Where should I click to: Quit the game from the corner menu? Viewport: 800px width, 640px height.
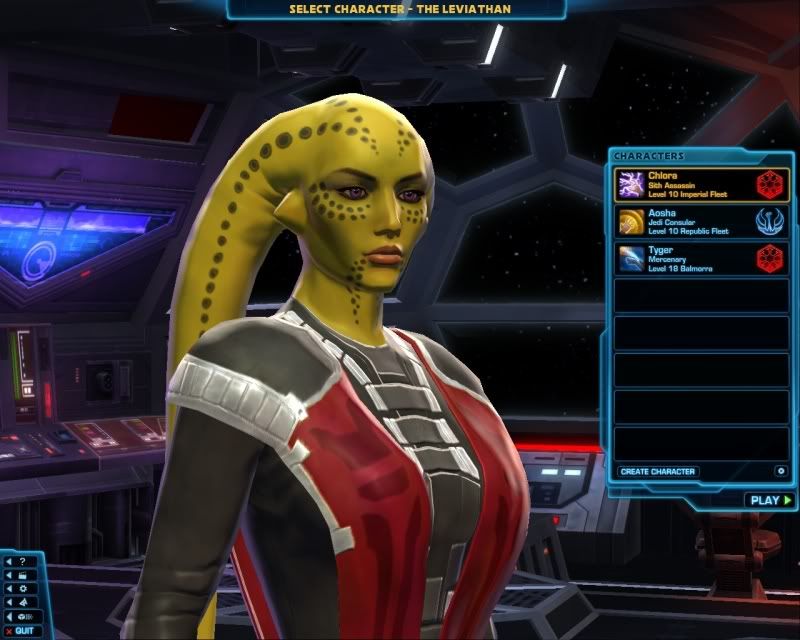tap(21, 631)
